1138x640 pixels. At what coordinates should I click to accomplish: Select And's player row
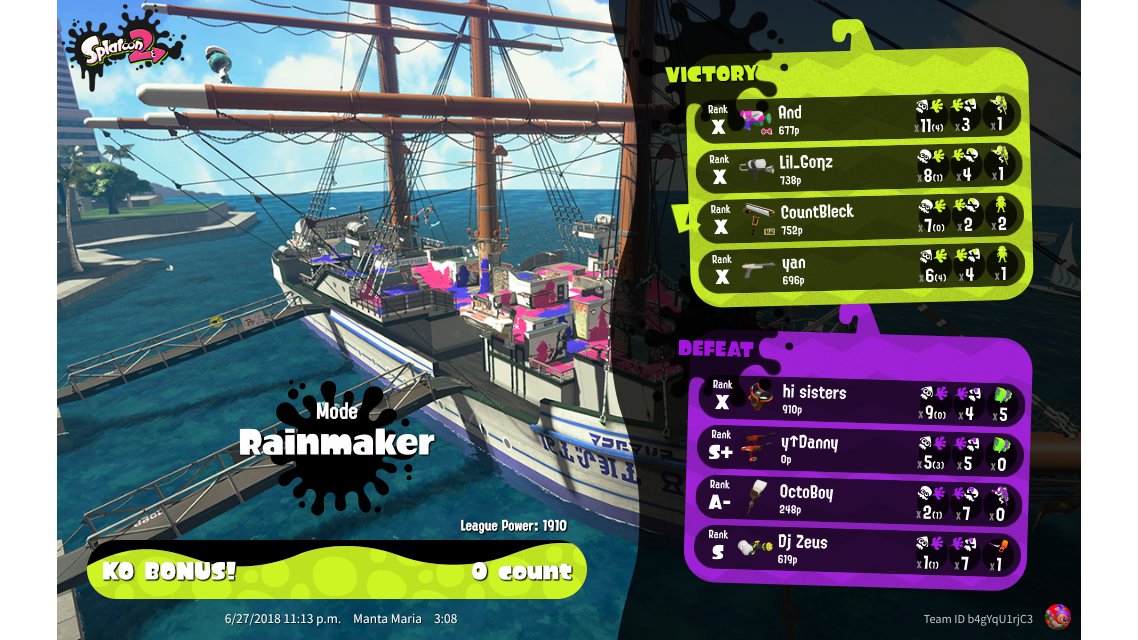point(860,119)
